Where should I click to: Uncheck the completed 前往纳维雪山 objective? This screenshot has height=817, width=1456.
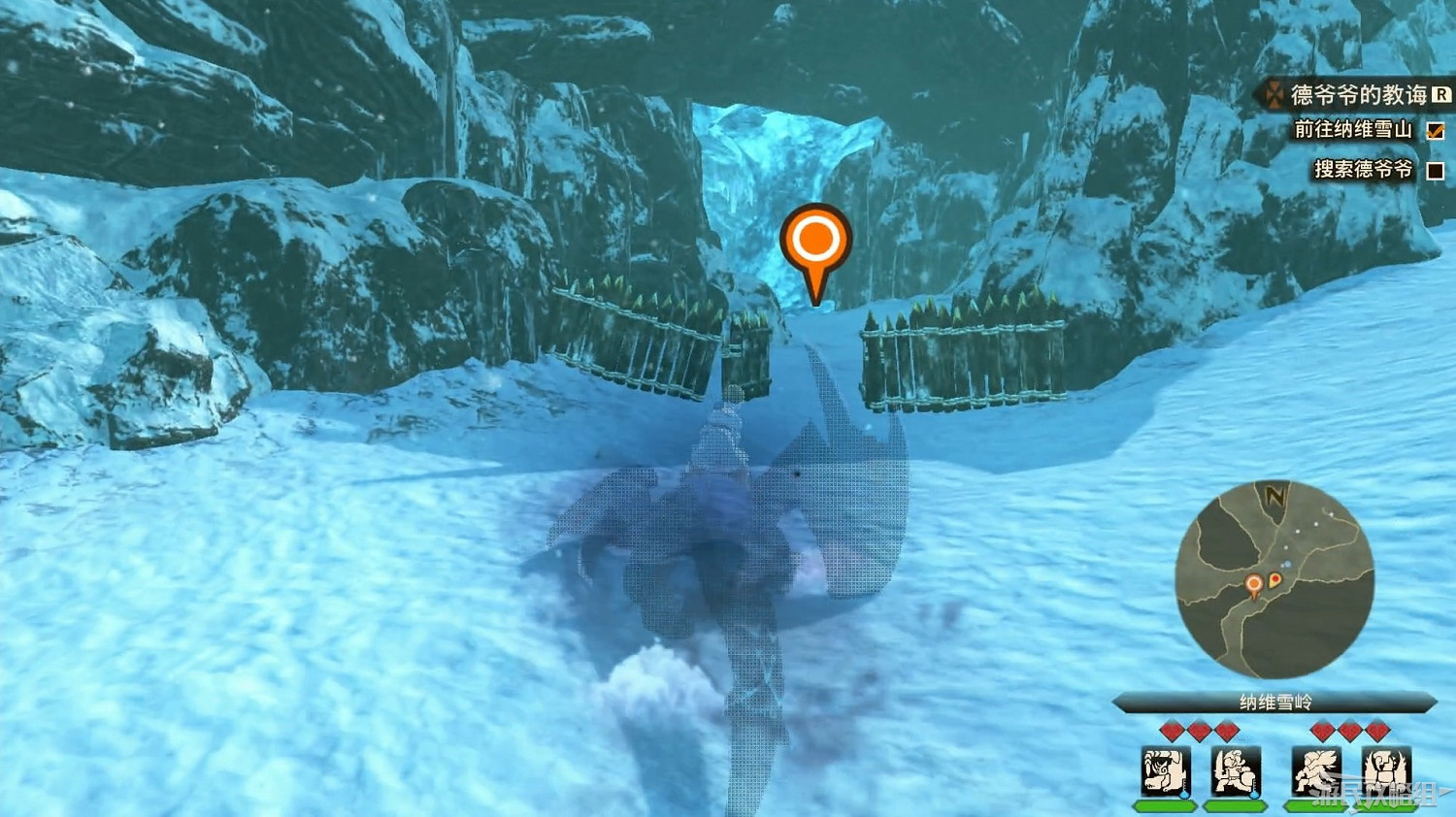1438,130
